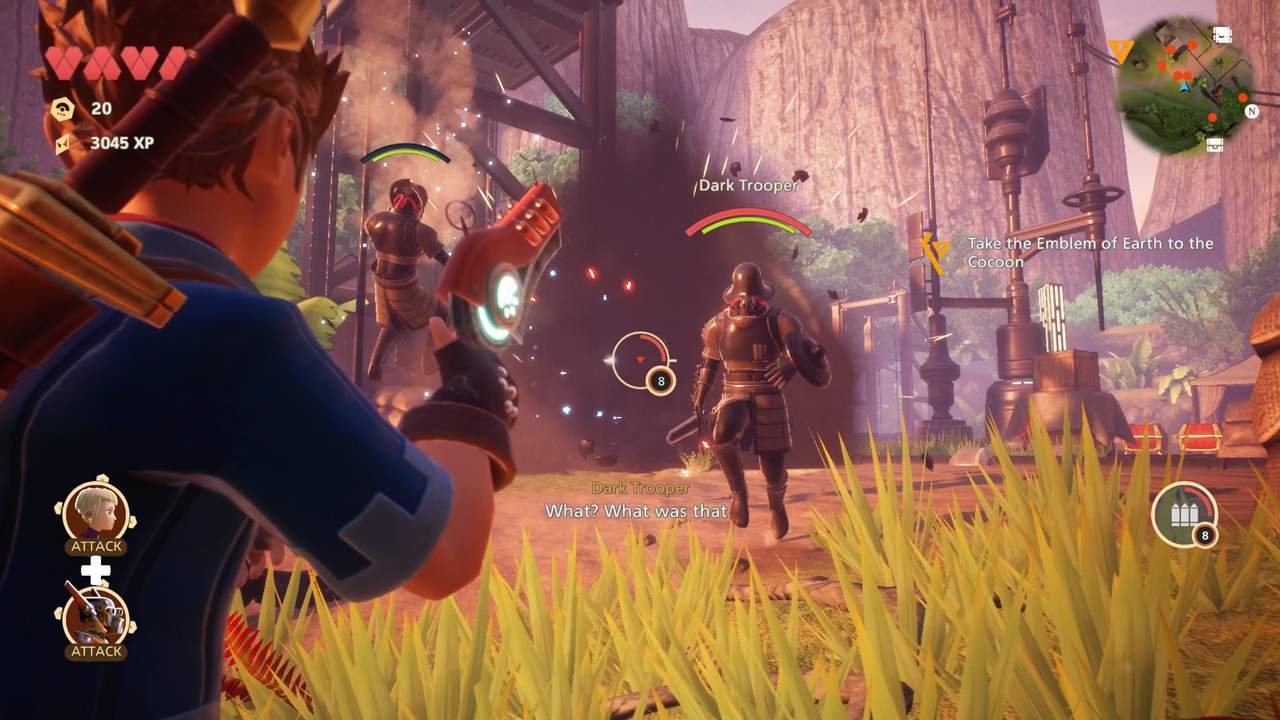Image resolution: width=1280 pixels, height=720 pixels.
Task: Click the lower Dark Trooper name label
Action: click(x=640, y=489)
